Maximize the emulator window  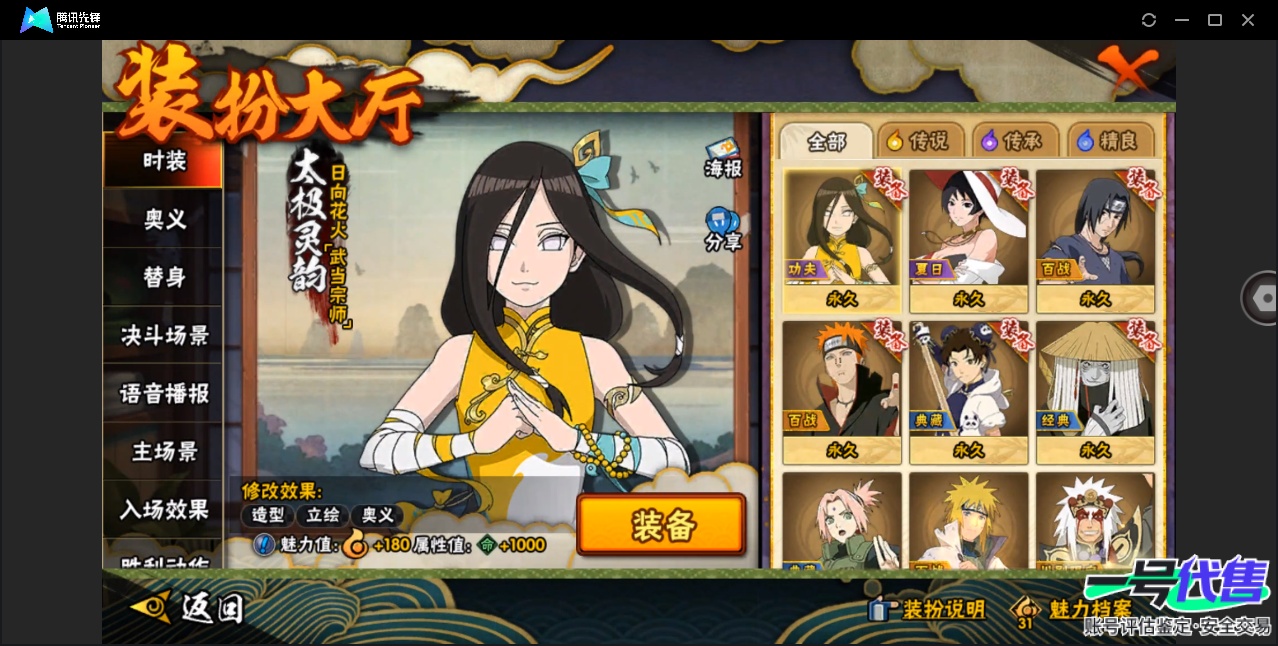(1215, 20)
